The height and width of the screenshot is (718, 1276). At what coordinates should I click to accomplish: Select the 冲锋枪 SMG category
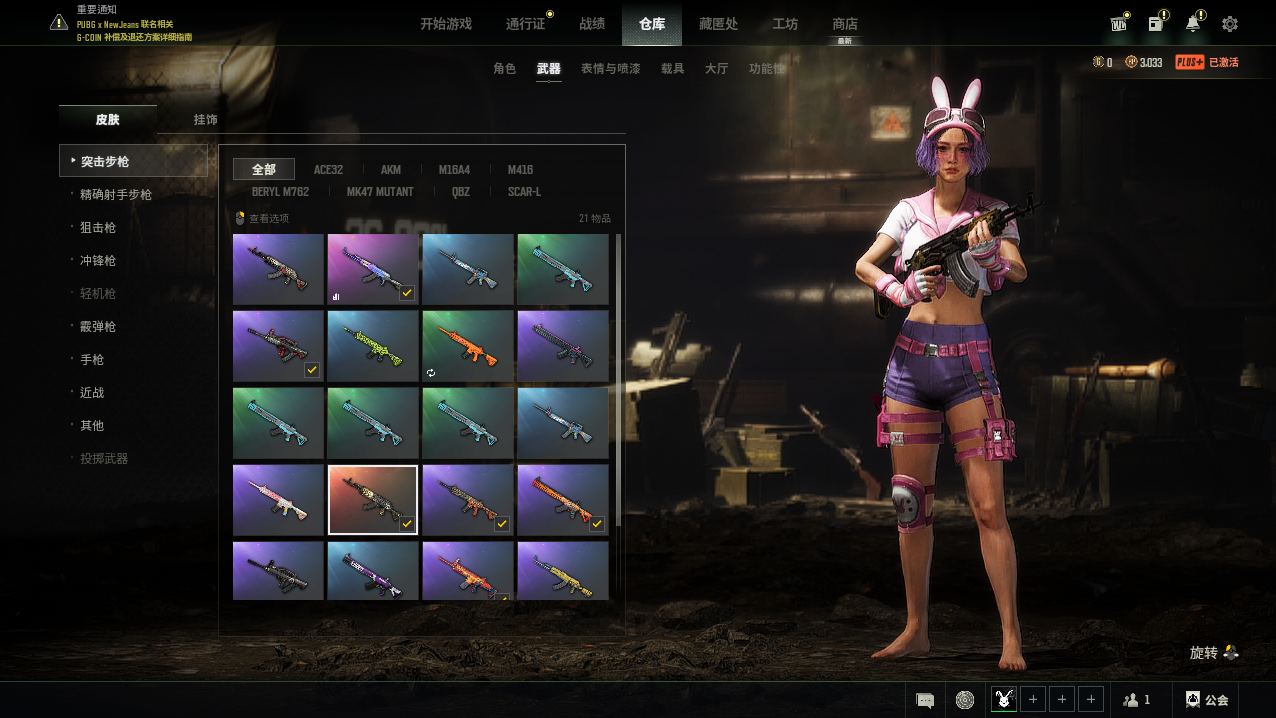tap(98, 261)
